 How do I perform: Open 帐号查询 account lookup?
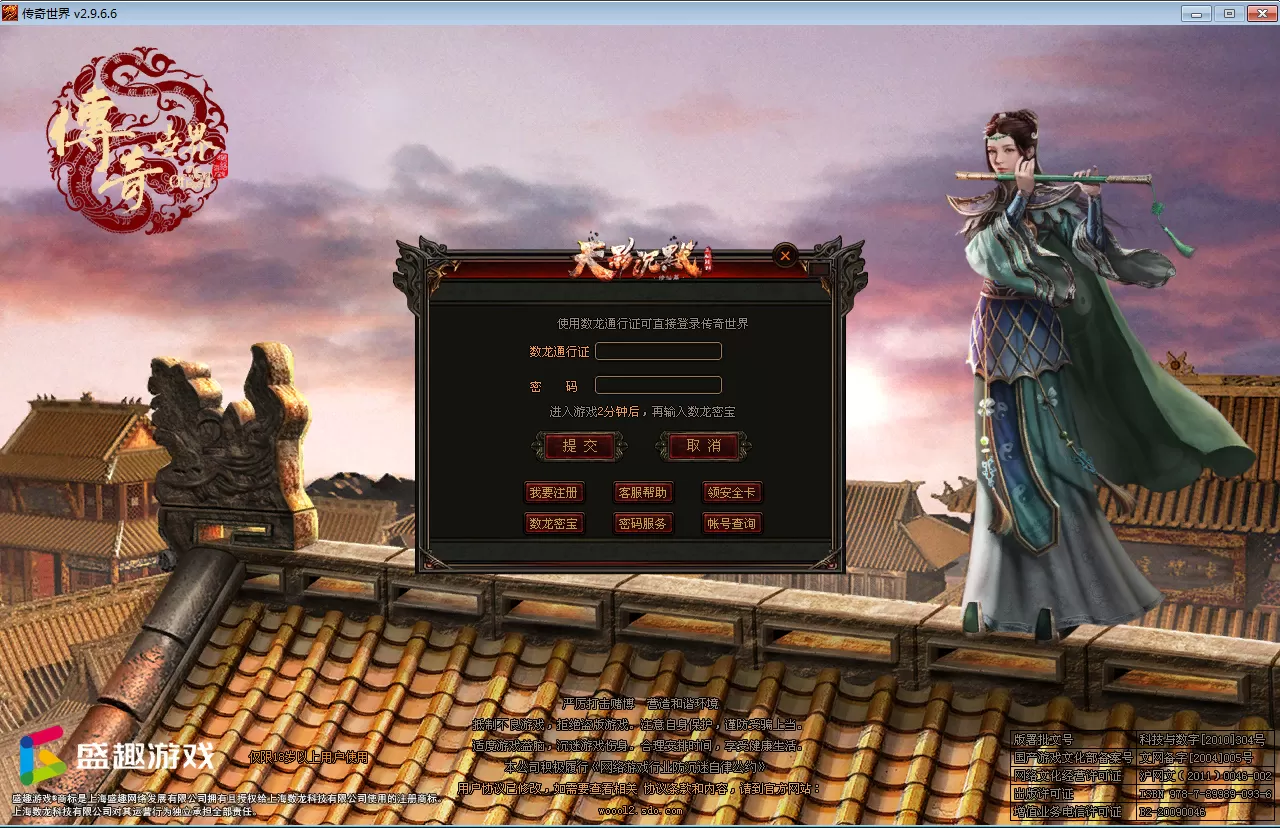coord(732,523)
